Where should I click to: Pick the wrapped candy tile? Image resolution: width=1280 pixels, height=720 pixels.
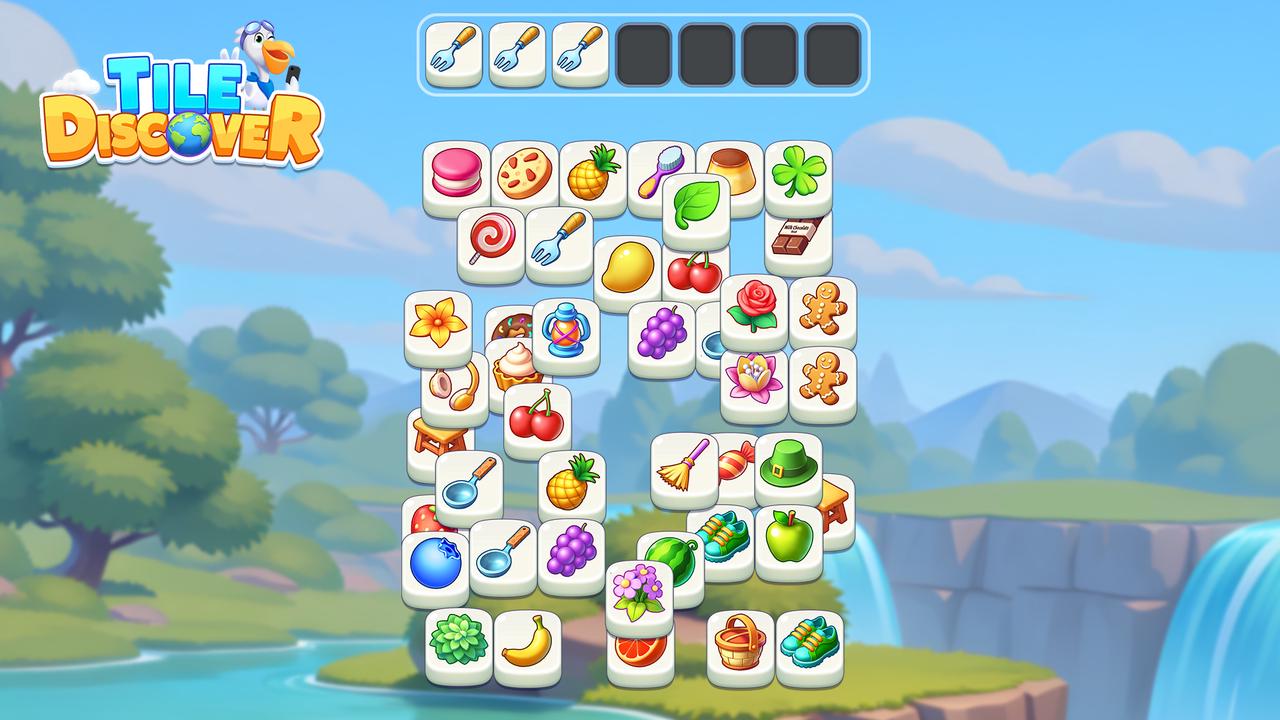point(735,462)
